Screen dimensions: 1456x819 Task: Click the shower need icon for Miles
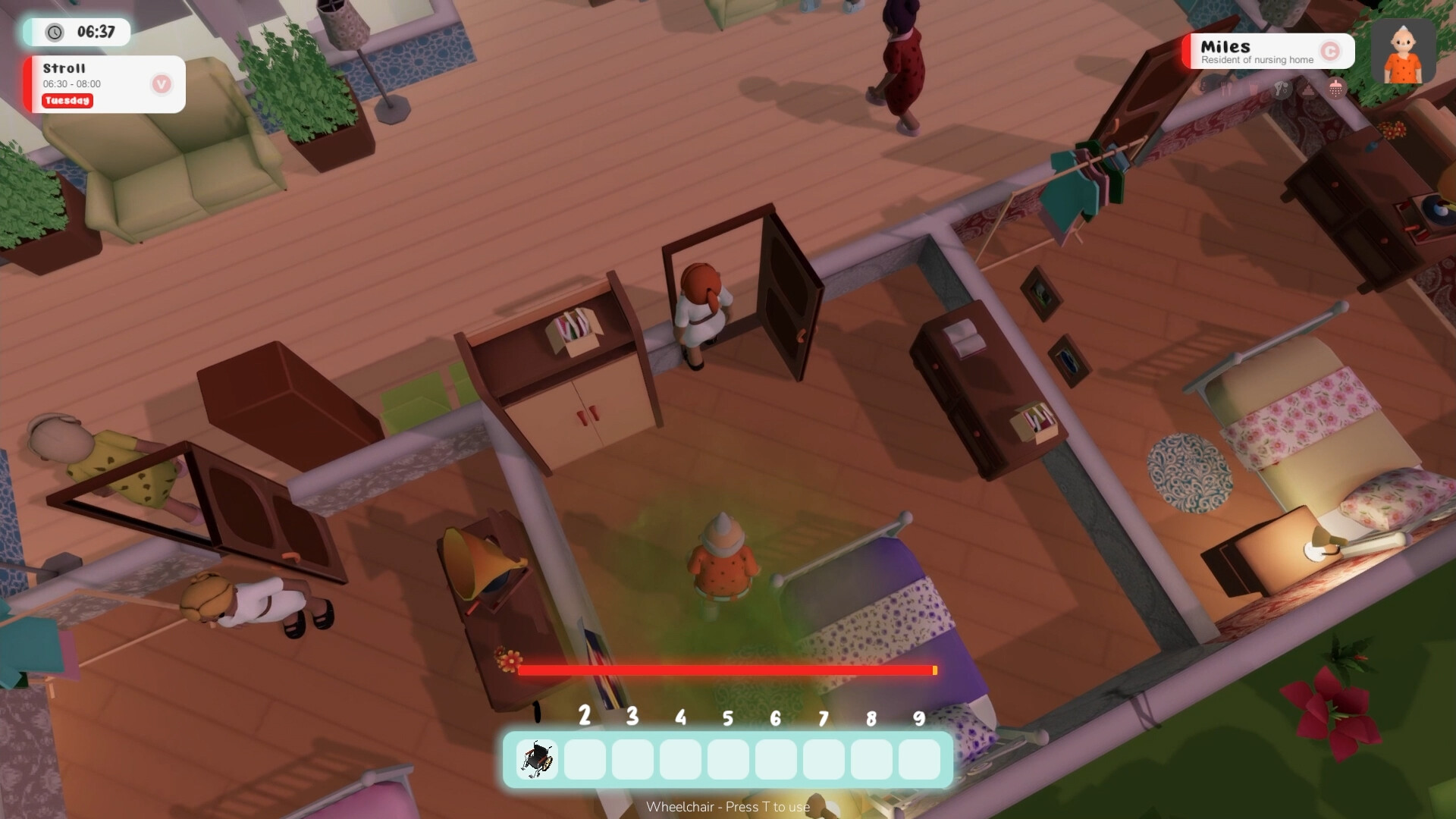tap(1335, 88)
